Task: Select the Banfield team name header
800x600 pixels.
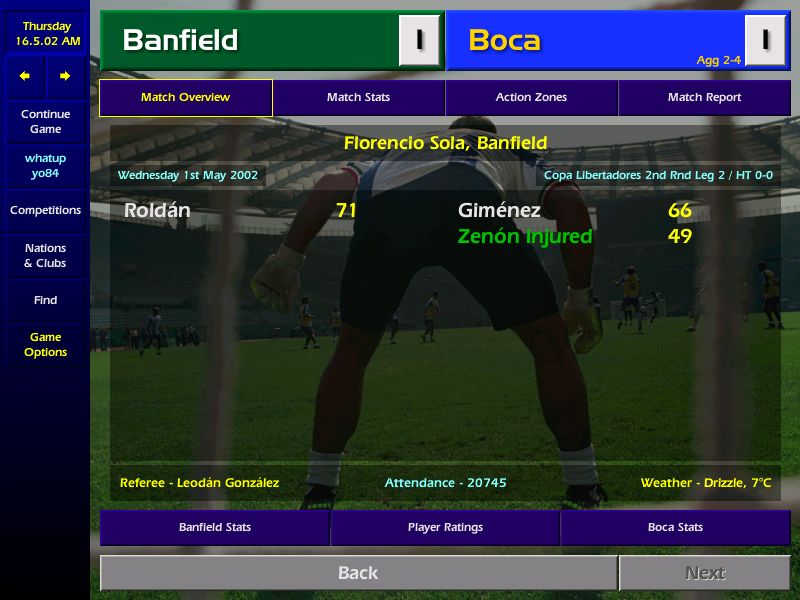Action: pos(180,40)
